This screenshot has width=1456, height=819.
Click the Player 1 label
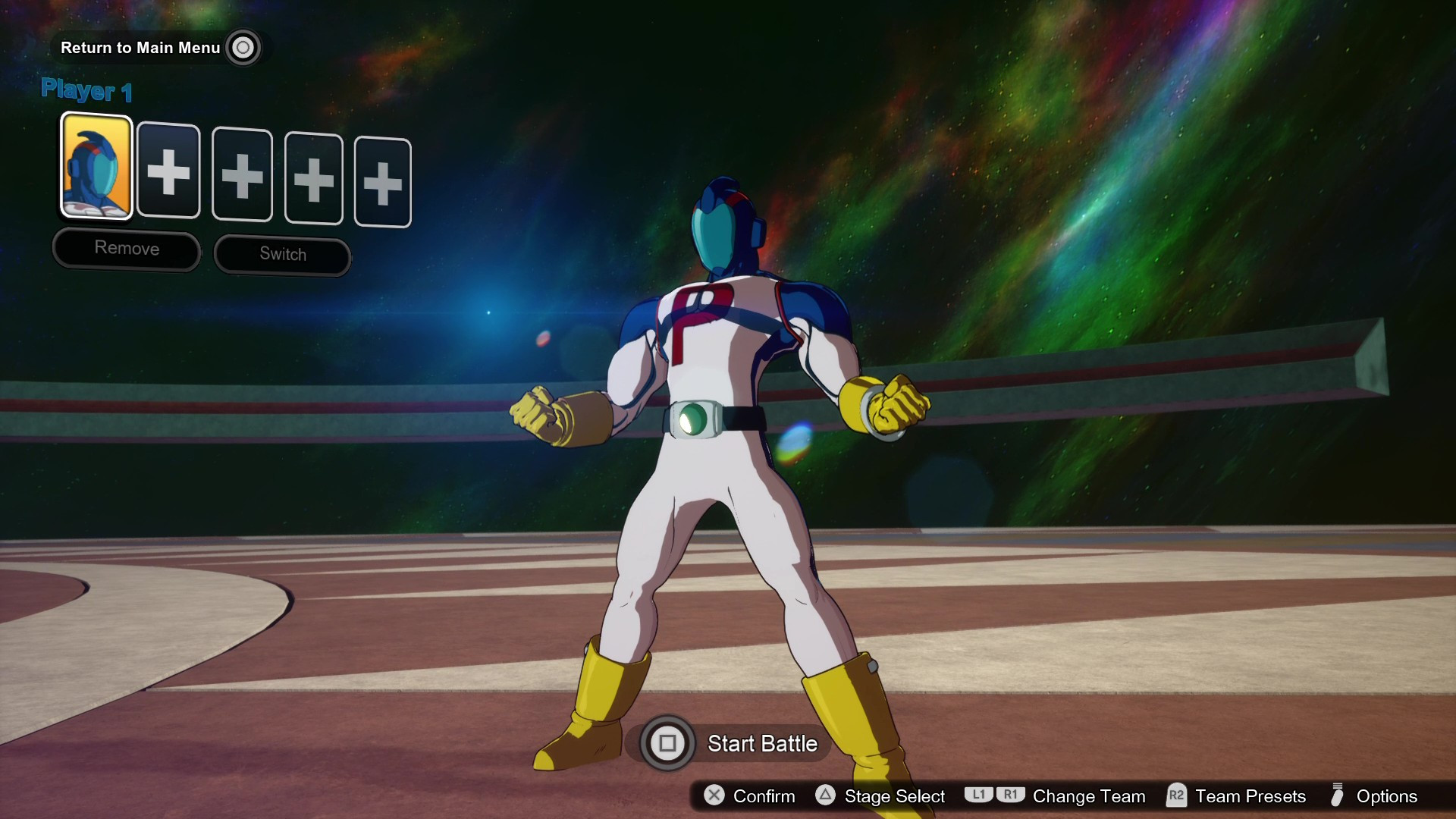[86, 90]
